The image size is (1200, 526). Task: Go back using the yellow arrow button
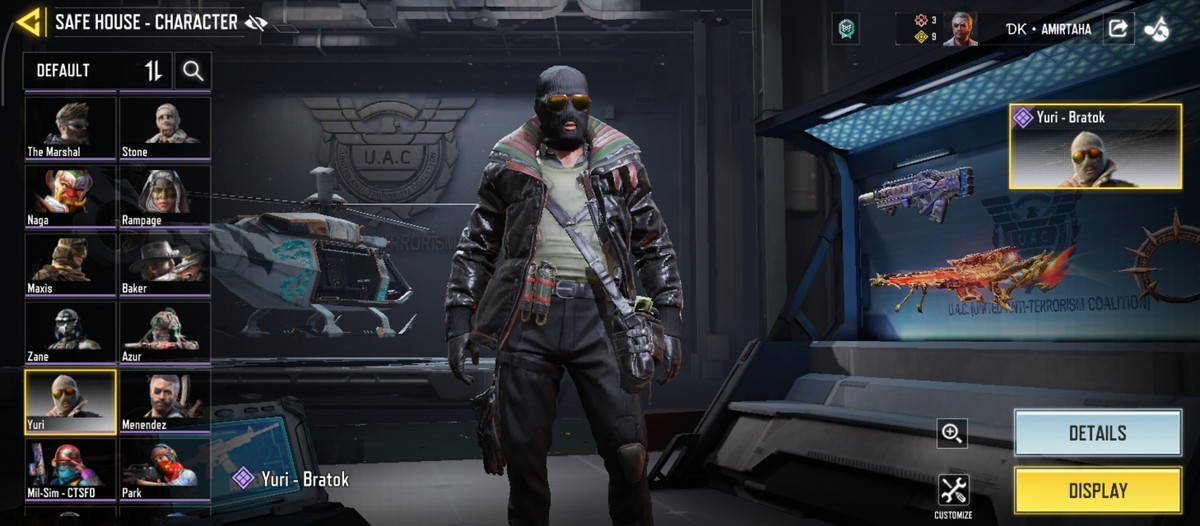(29, 22)
